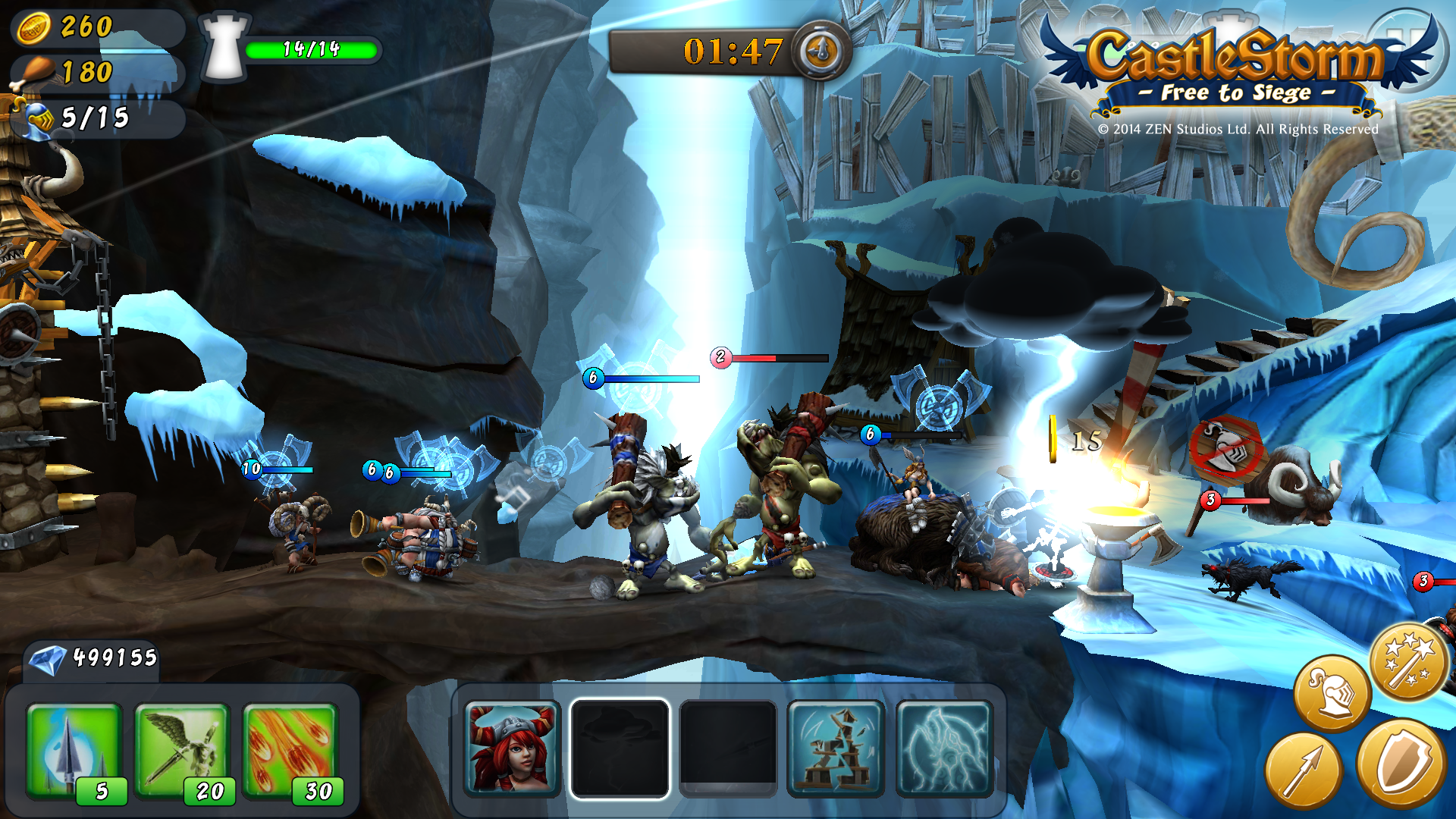Choose the winged sword ammo costing 20
The image size is (1456, 819).
182,751
